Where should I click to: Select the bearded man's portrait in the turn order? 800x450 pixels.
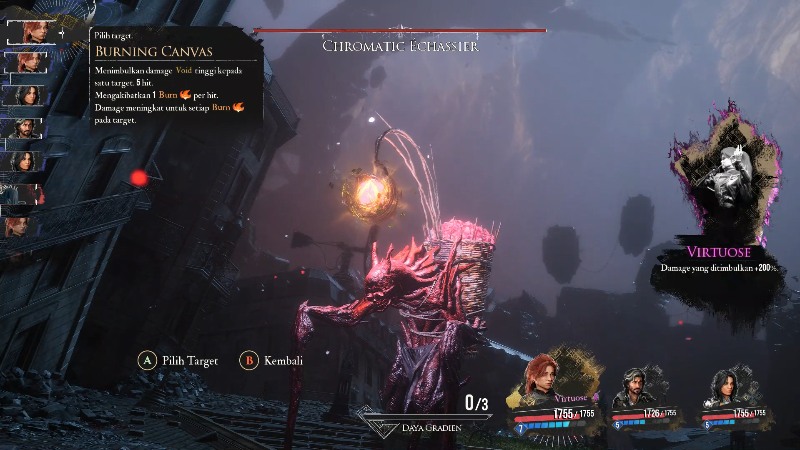coord(27,128)
